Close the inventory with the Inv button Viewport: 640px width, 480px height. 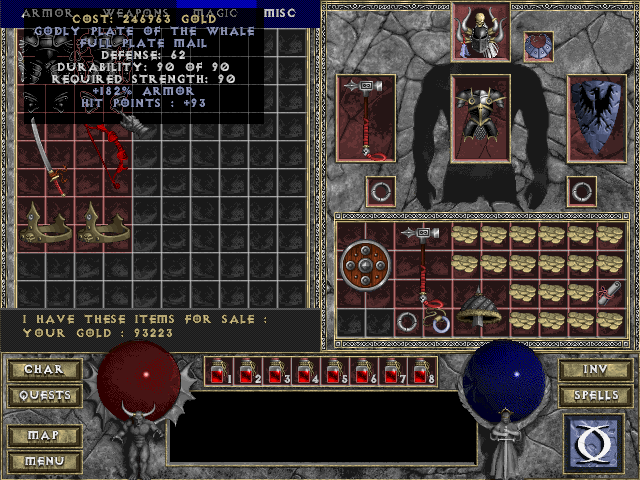(595, 370)
